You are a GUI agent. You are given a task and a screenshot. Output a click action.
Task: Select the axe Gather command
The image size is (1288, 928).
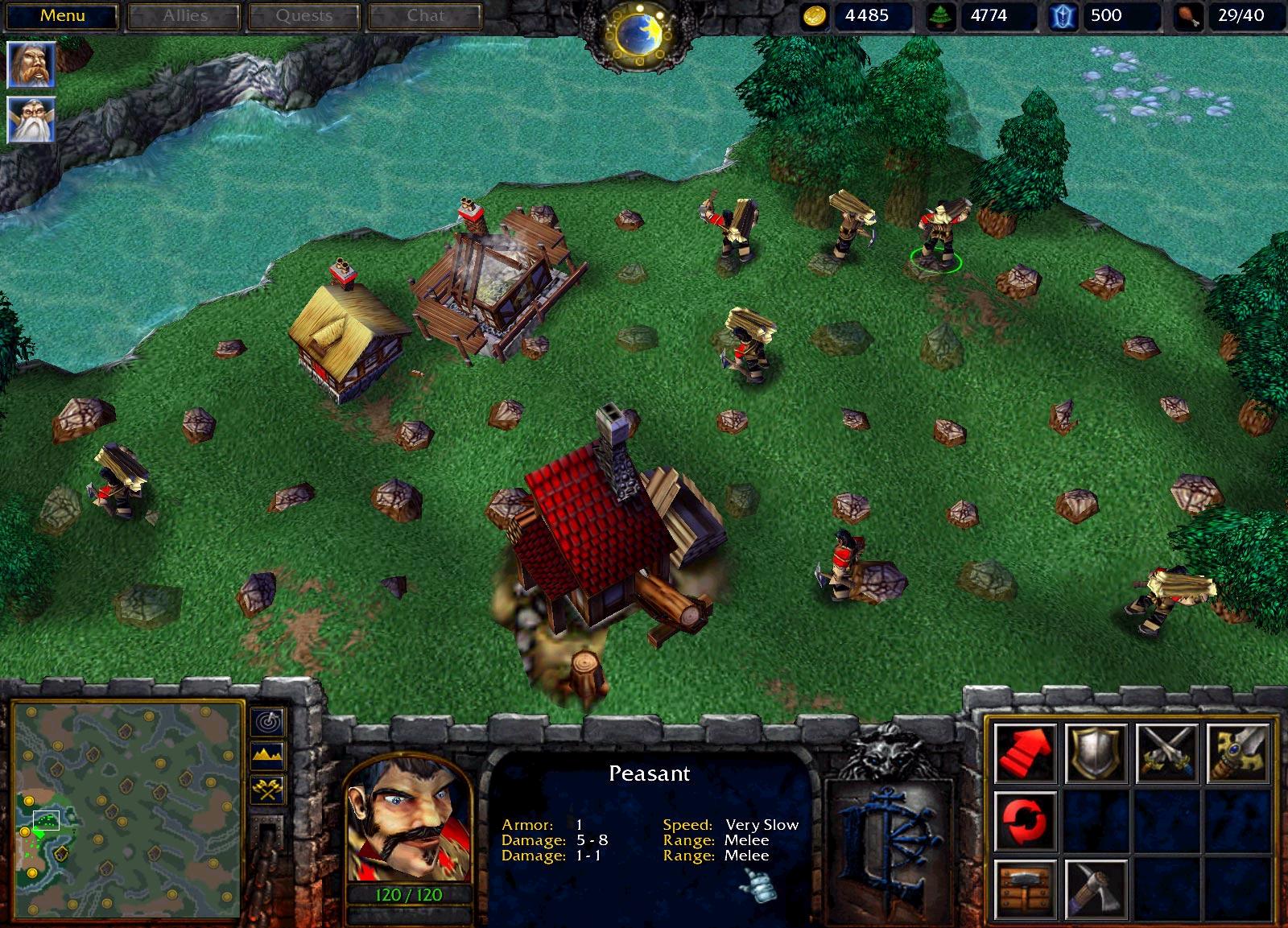tap(1096, 889)
